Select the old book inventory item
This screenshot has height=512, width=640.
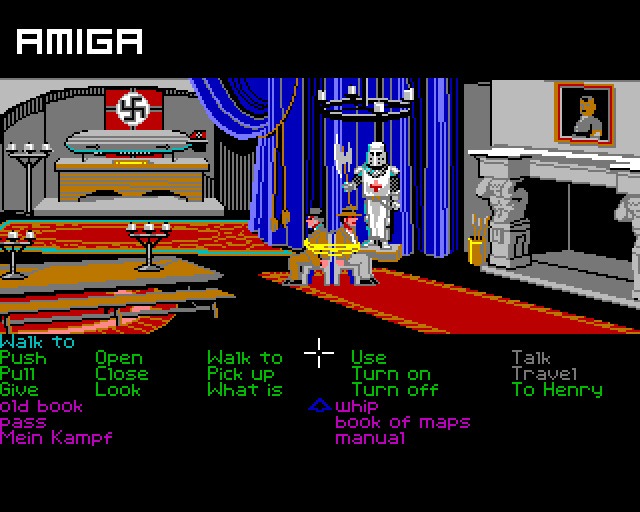click(42, 406)
